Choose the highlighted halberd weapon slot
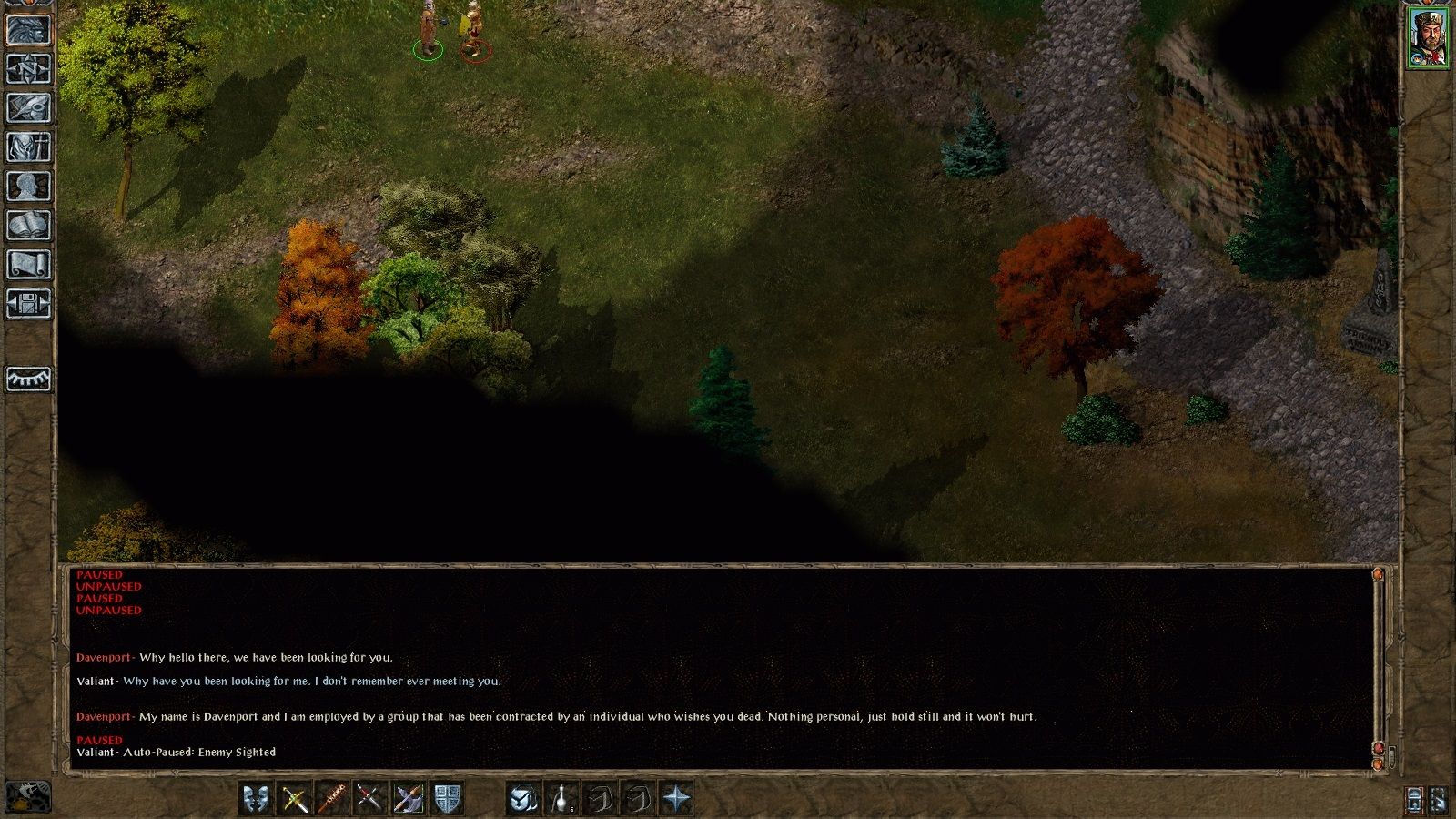This screenshot has height=819, width=1456. tap(408, 799)
